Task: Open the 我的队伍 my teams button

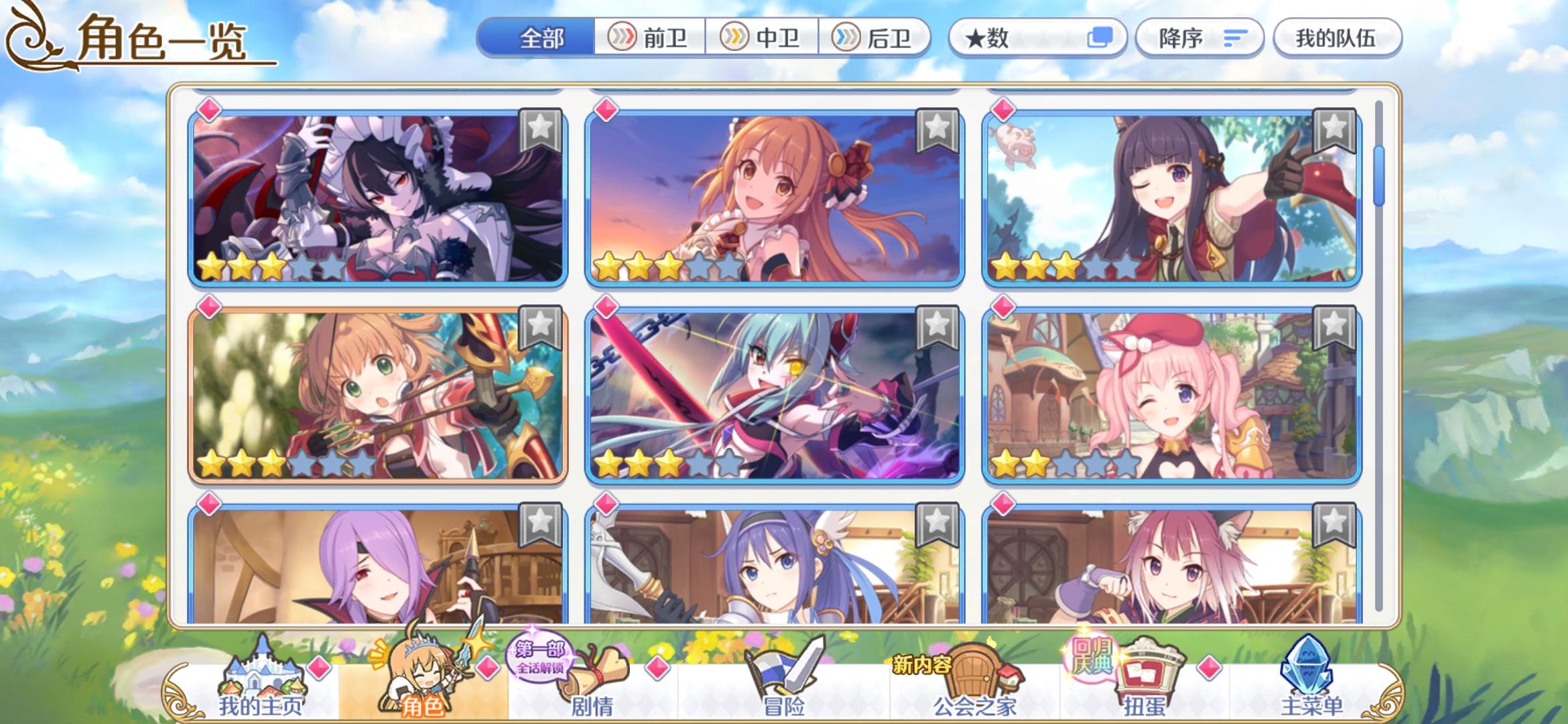Action: pos(1337,39)
